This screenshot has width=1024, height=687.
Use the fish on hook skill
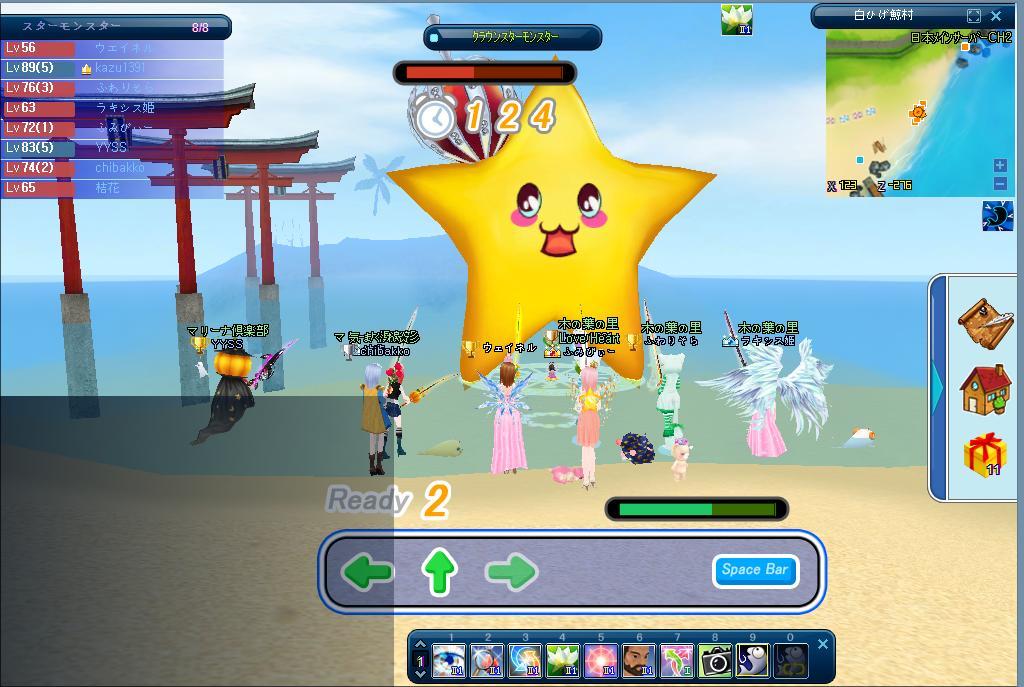pyautogui.click(x=753, y=661)
